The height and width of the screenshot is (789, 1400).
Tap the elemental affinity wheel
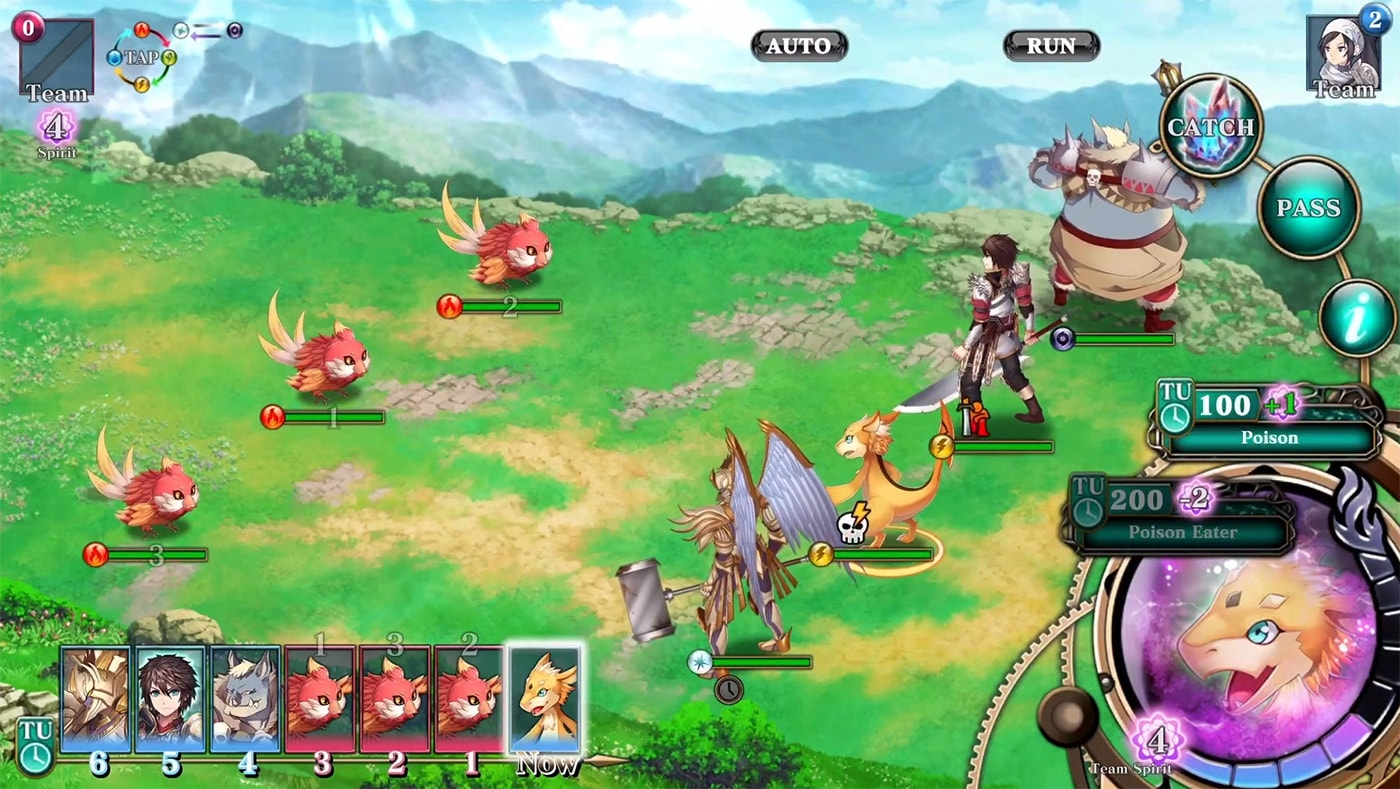point(141,57)
